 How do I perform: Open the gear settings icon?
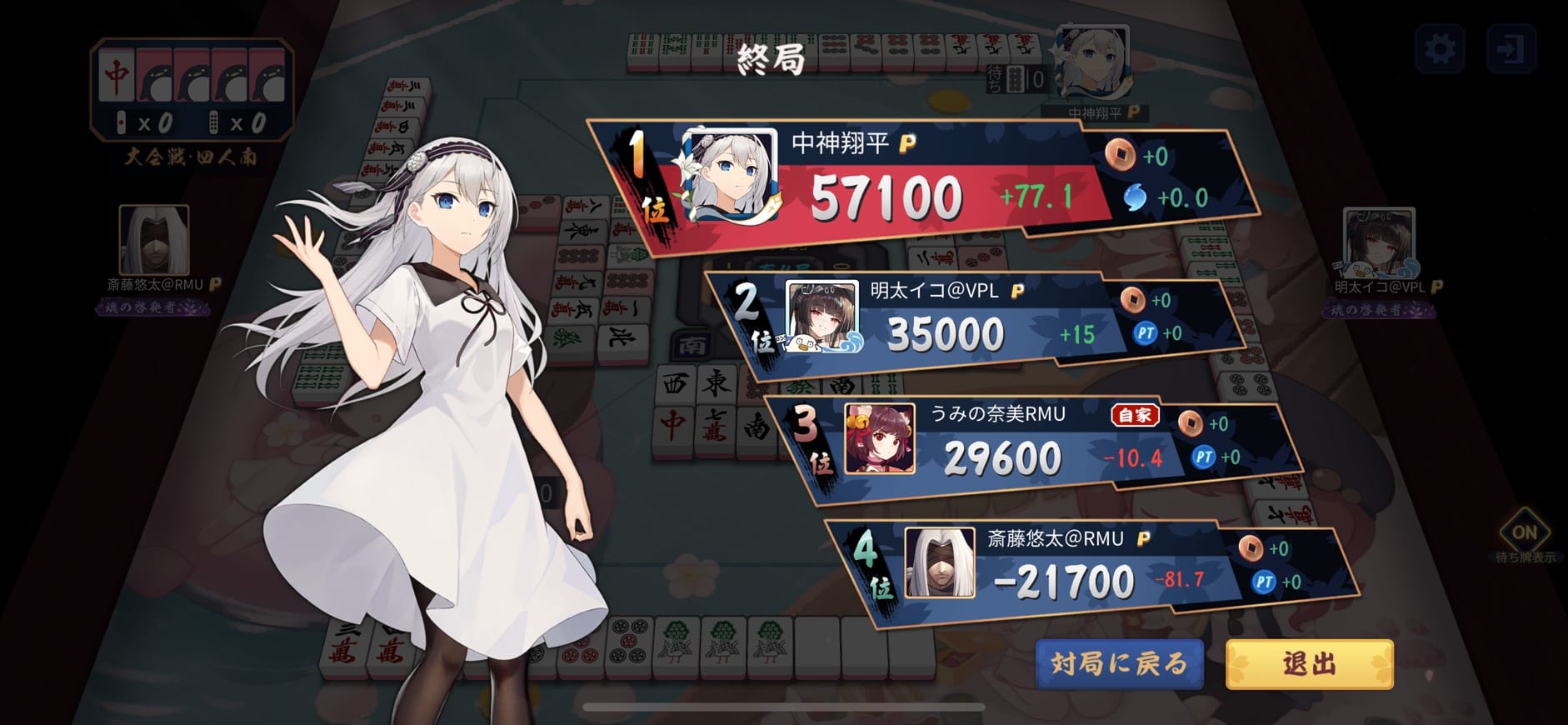pyautogui.click(x=1440, y=49)
